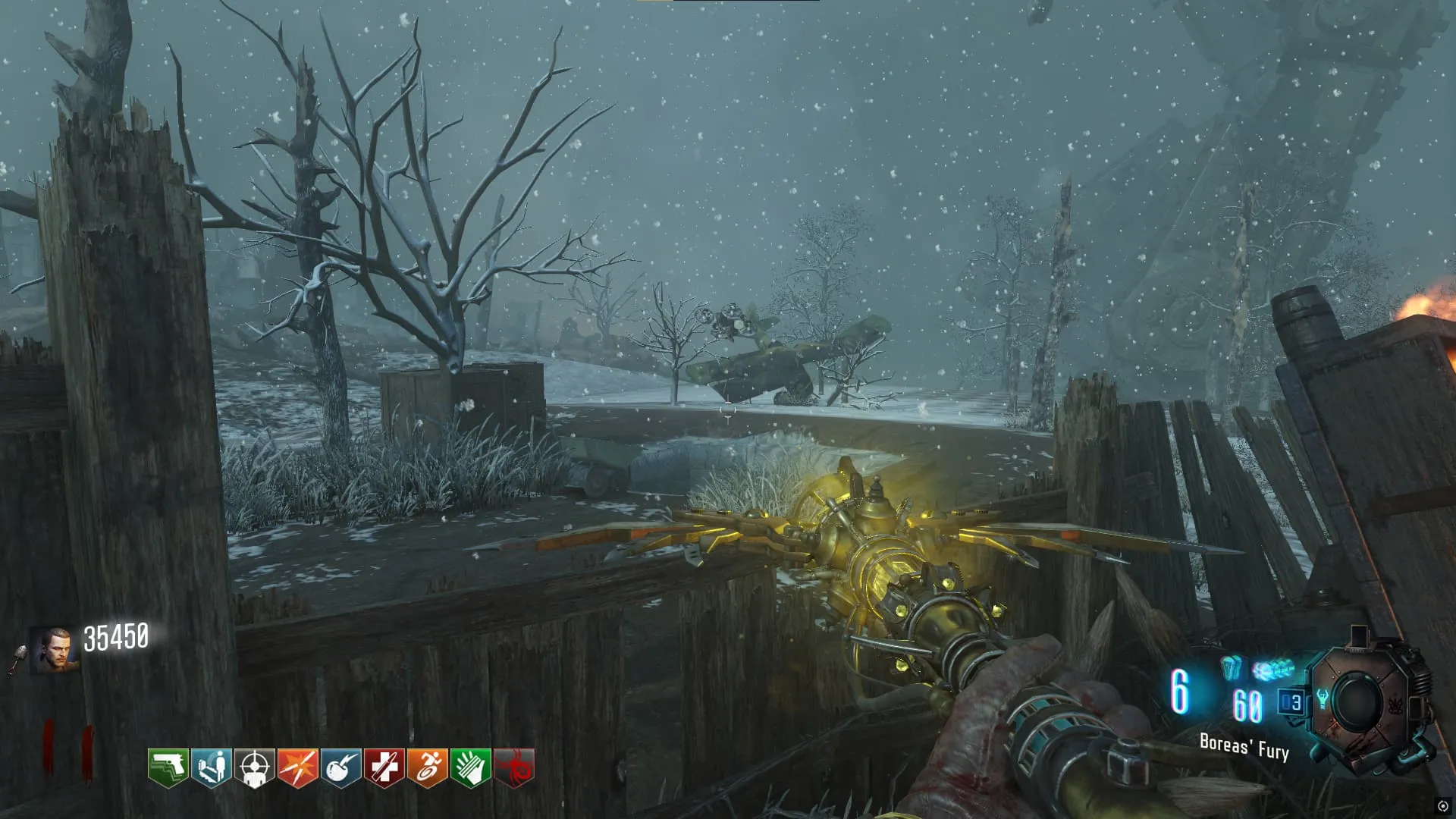Image resolution: width=1456 pixels, height=819 pixels.
Task: Select the green Mule Kick pistol perk icon
Action: pyautogui.click(x=168, y=768)
